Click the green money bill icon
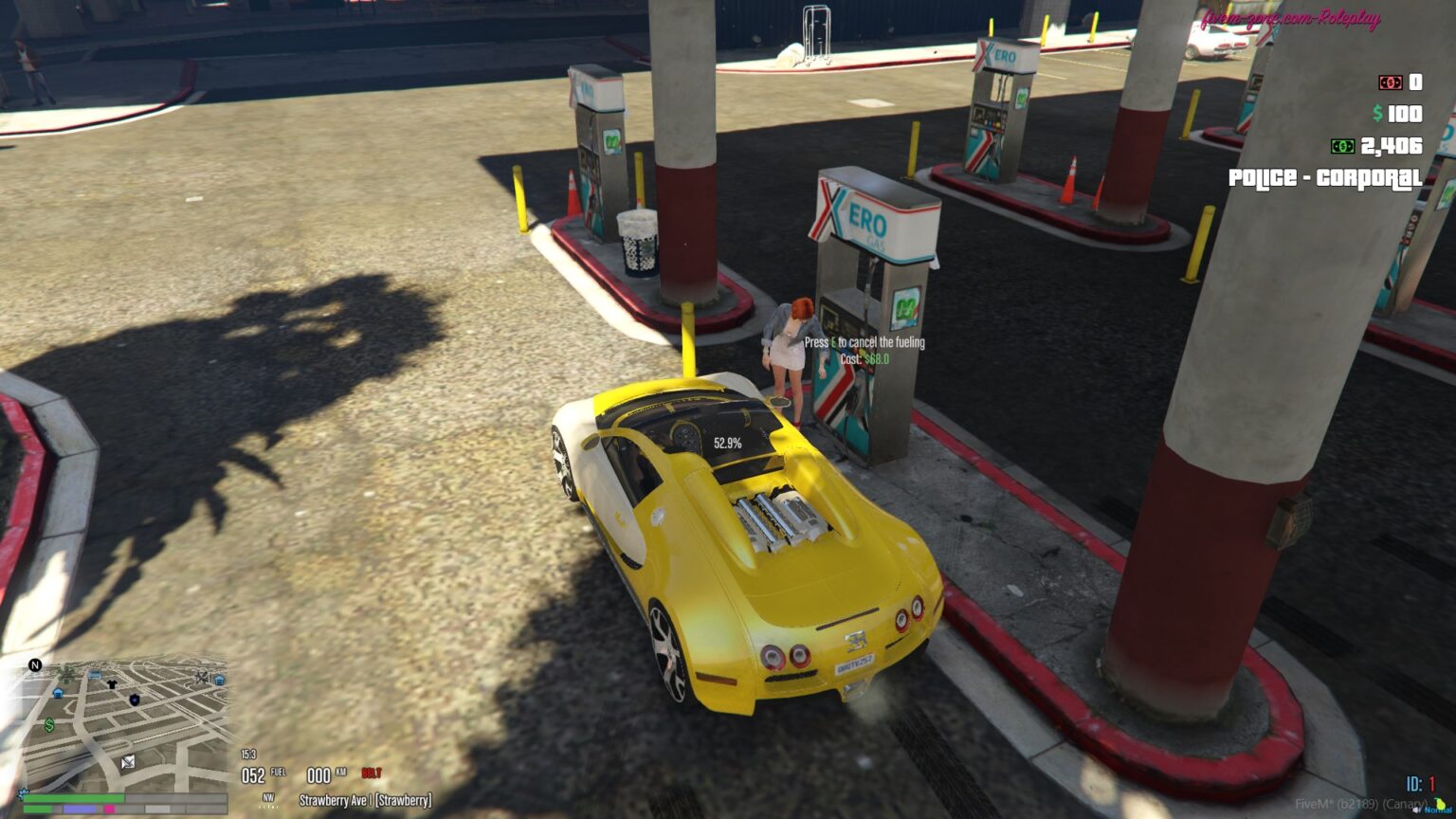The width and height of the screenshot is (1456, 819). point(1342,145)
